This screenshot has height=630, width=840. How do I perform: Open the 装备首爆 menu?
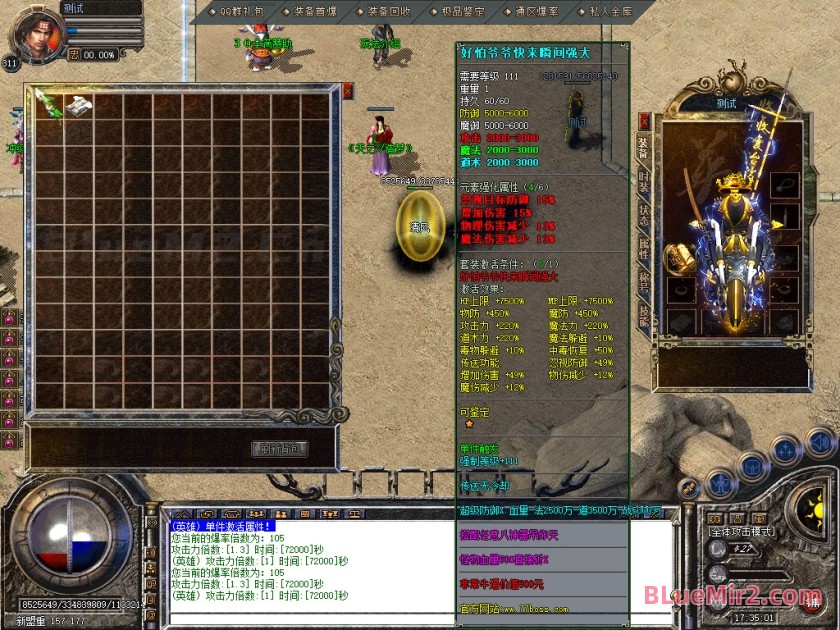[312, 11]
